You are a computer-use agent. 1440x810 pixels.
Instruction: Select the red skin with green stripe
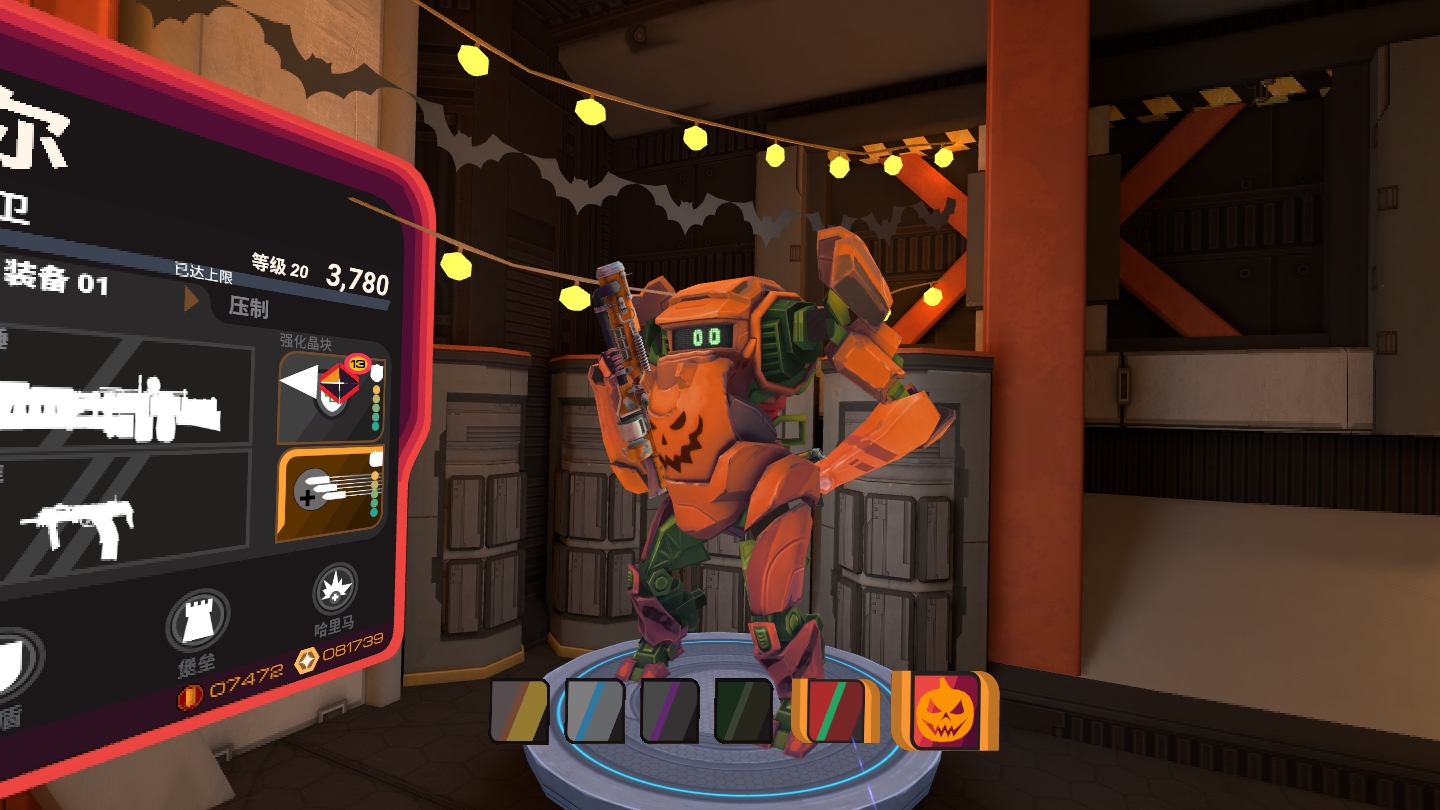836,711
